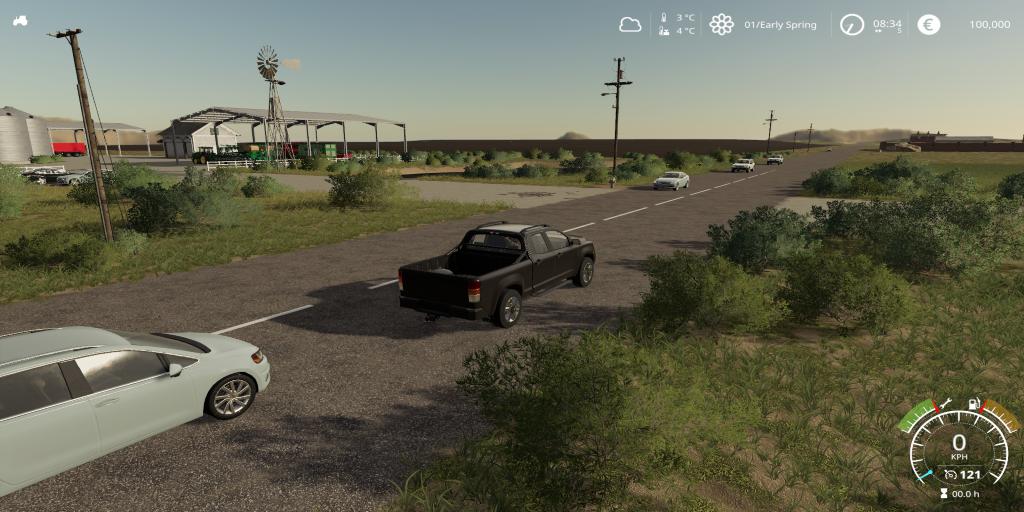
Task: Click the wrench damage gauge icon
Action: [944, 404]
